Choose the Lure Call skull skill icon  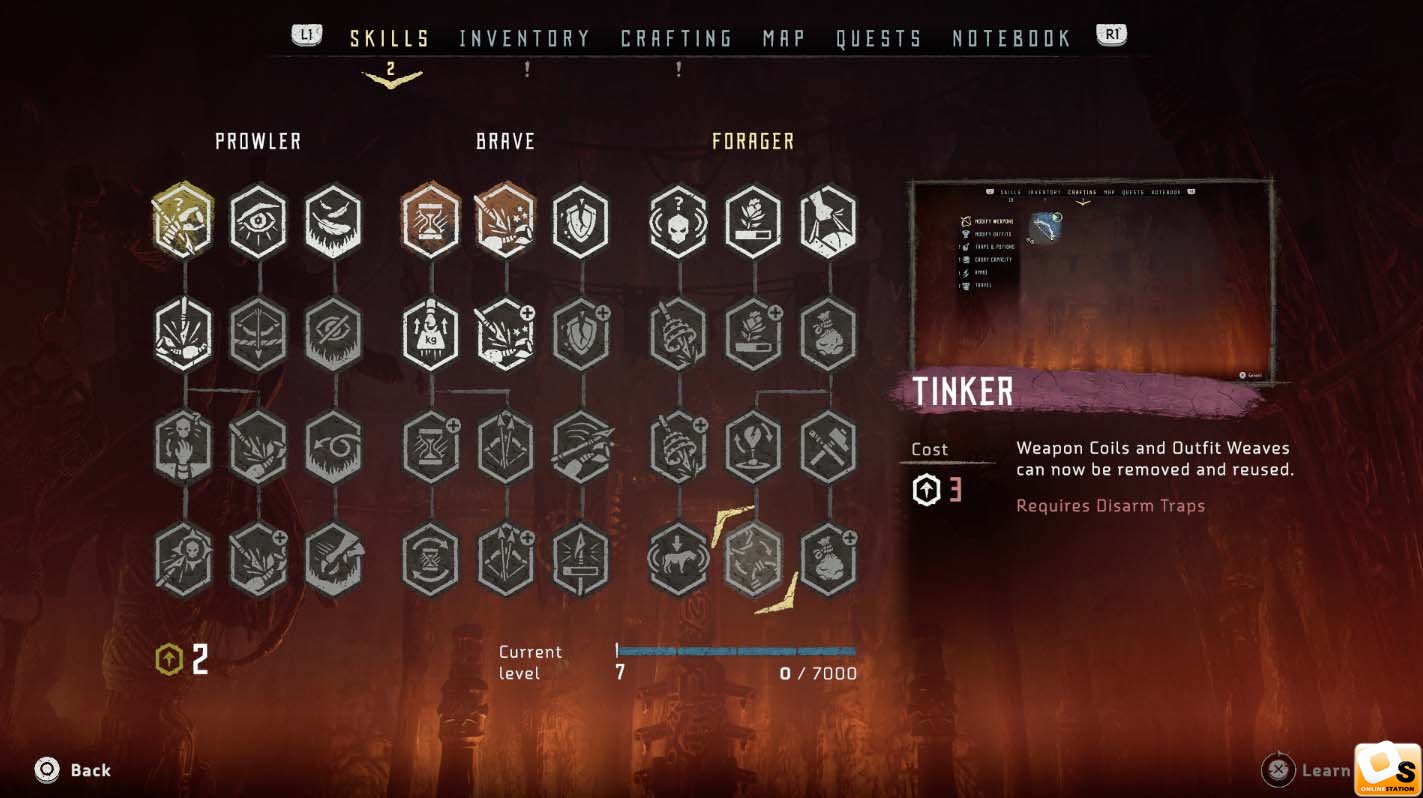tap(678, 220)
